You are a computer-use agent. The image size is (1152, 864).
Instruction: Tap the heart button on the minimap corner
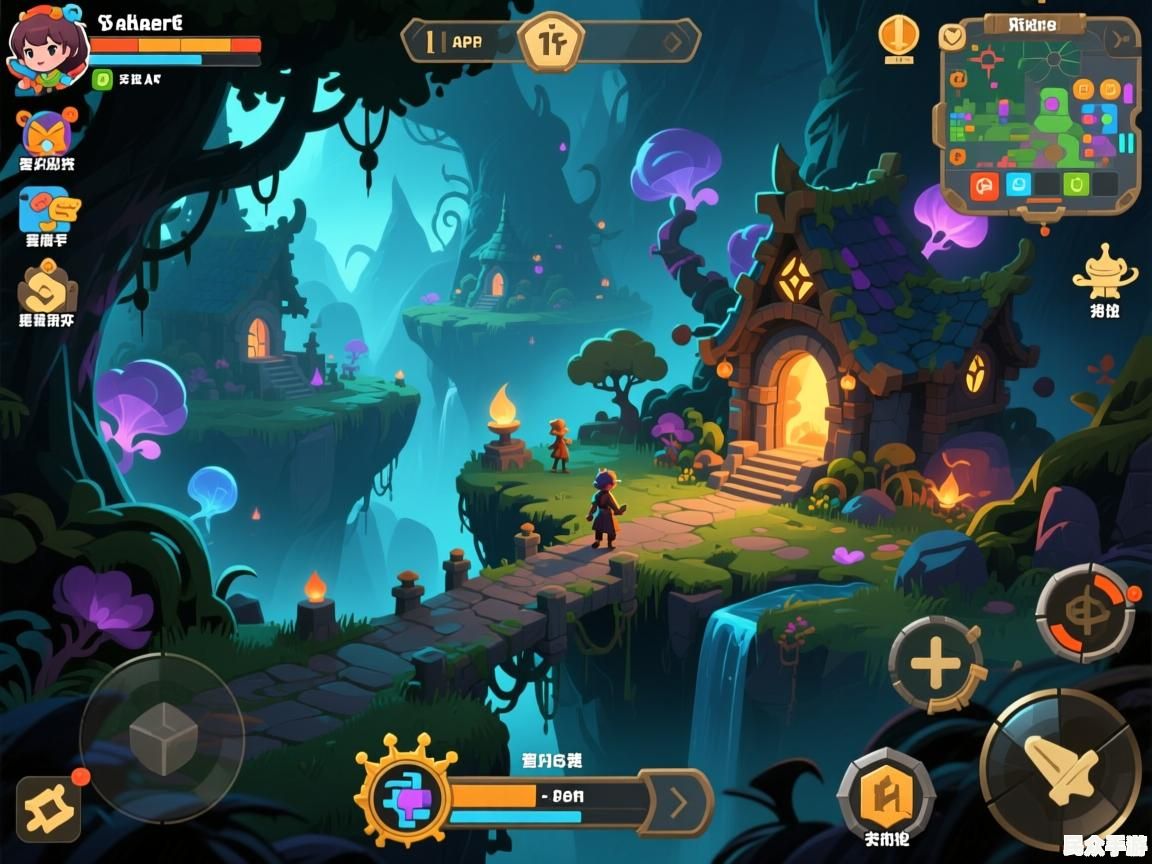954,36
